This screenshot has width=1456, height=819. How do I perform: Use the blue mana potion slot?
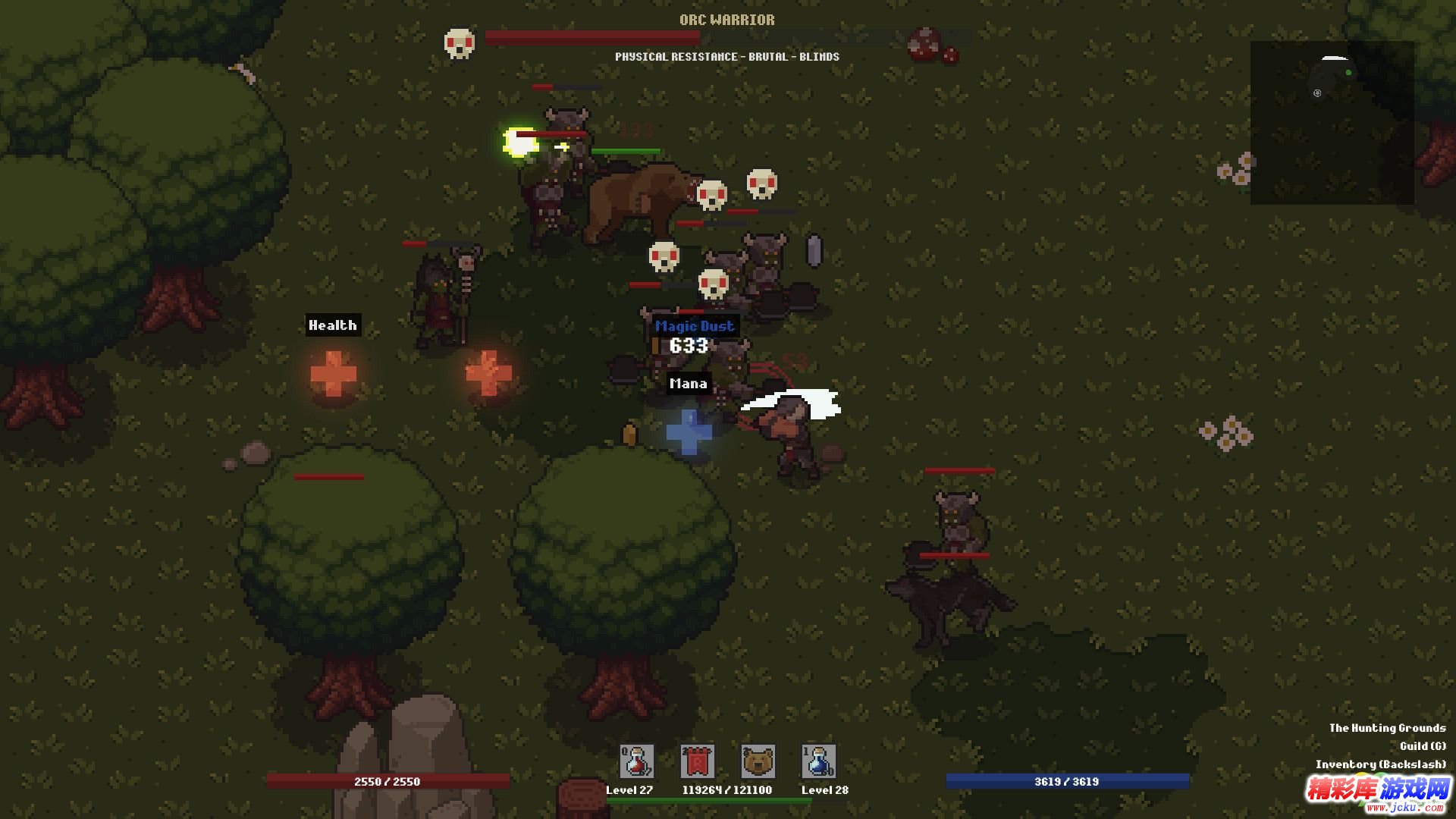tap(818, 761)
